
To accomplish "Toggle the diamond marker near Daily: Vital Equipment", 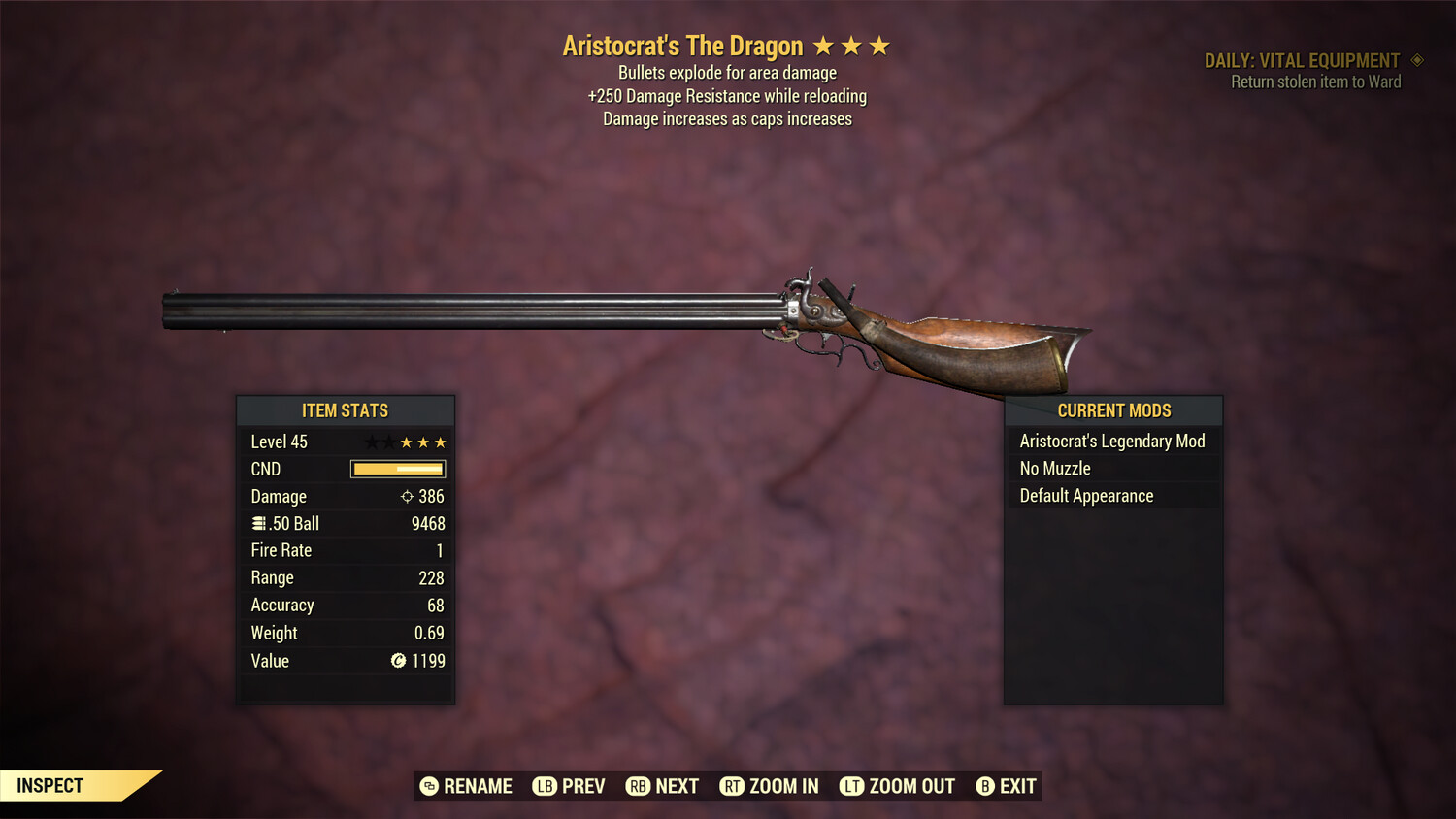I will [1416, 59].
